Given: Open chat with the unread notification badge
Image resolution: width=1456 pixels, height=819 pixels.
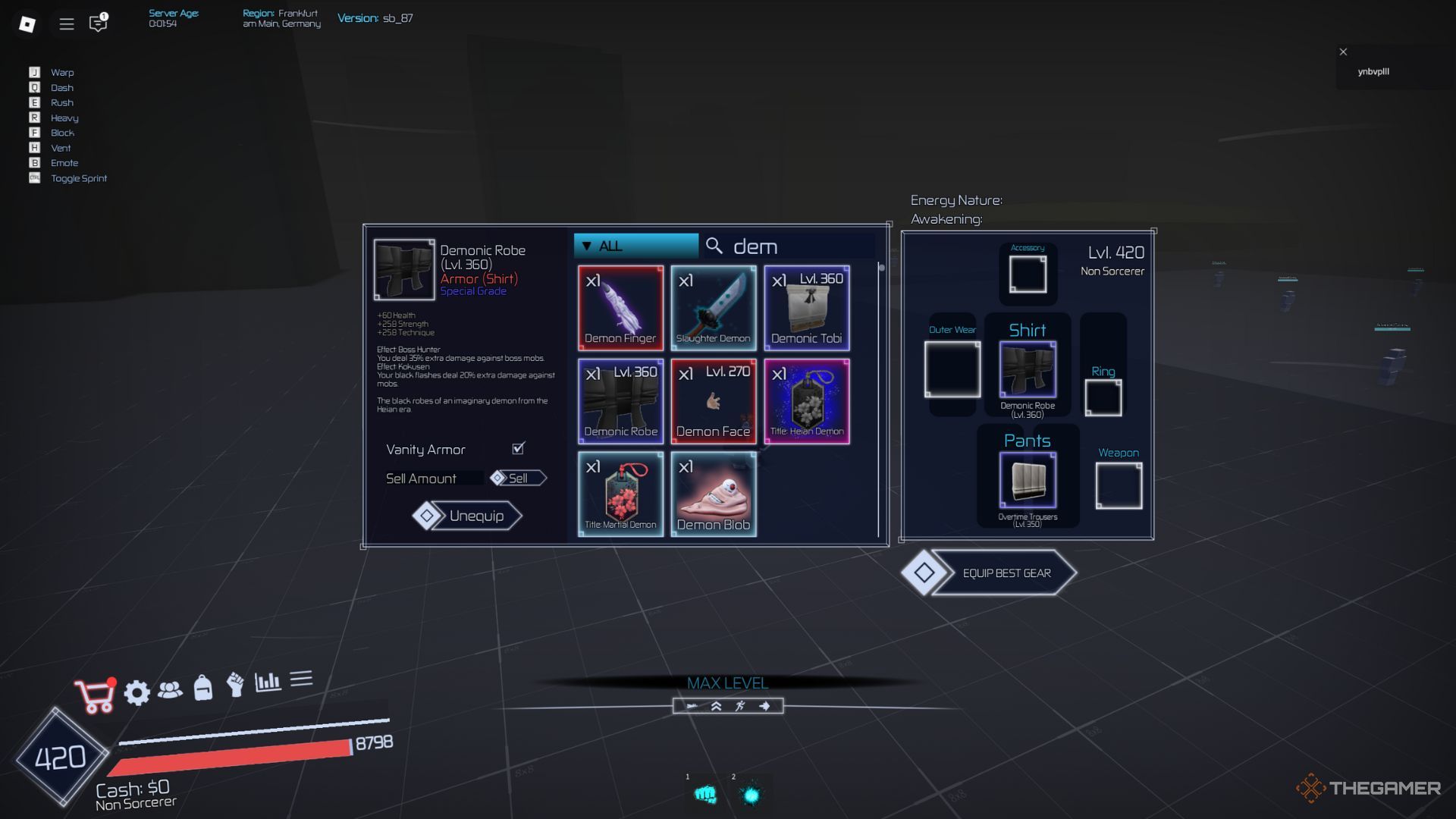Looking at the screenshot, I should (x=97, y=25).
